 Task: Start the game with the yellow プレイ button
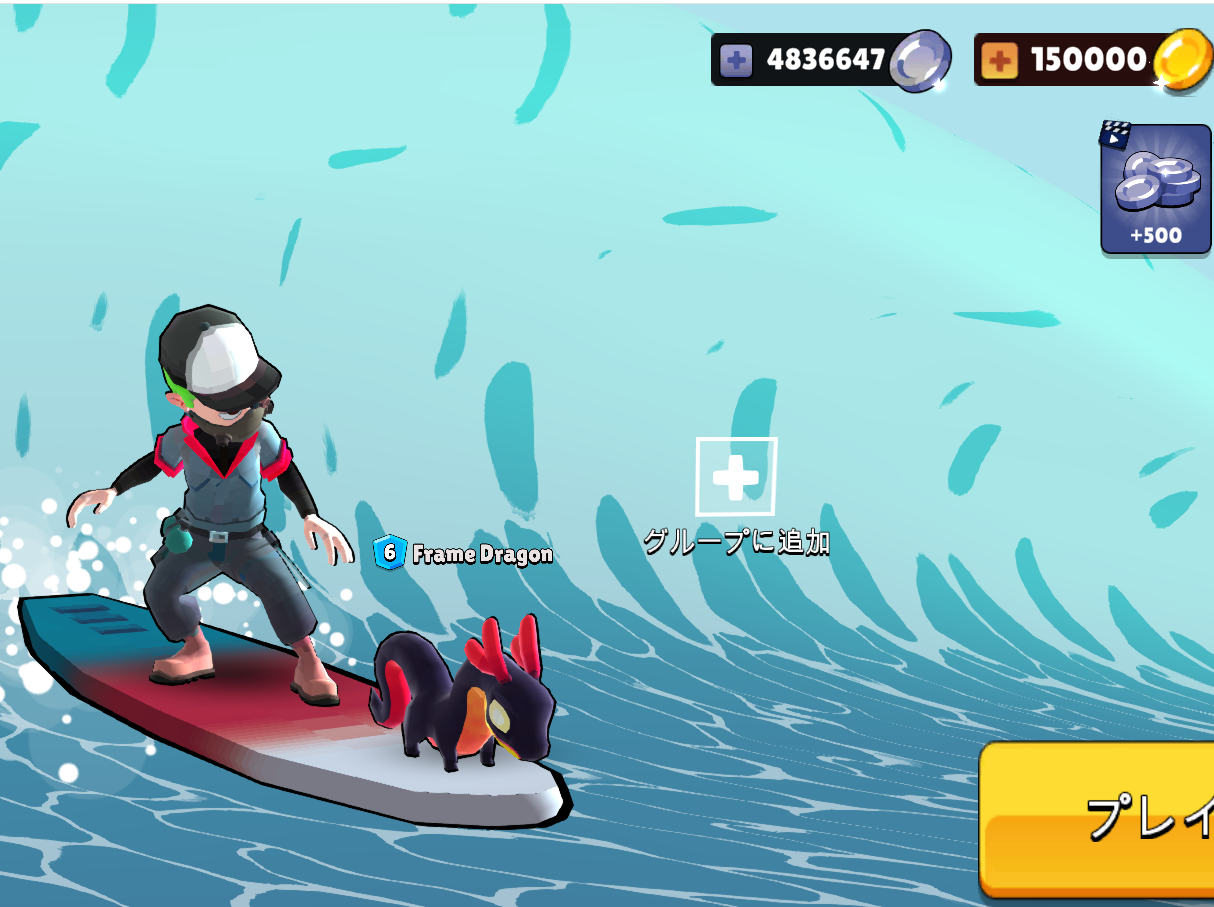click(1100, 818)
